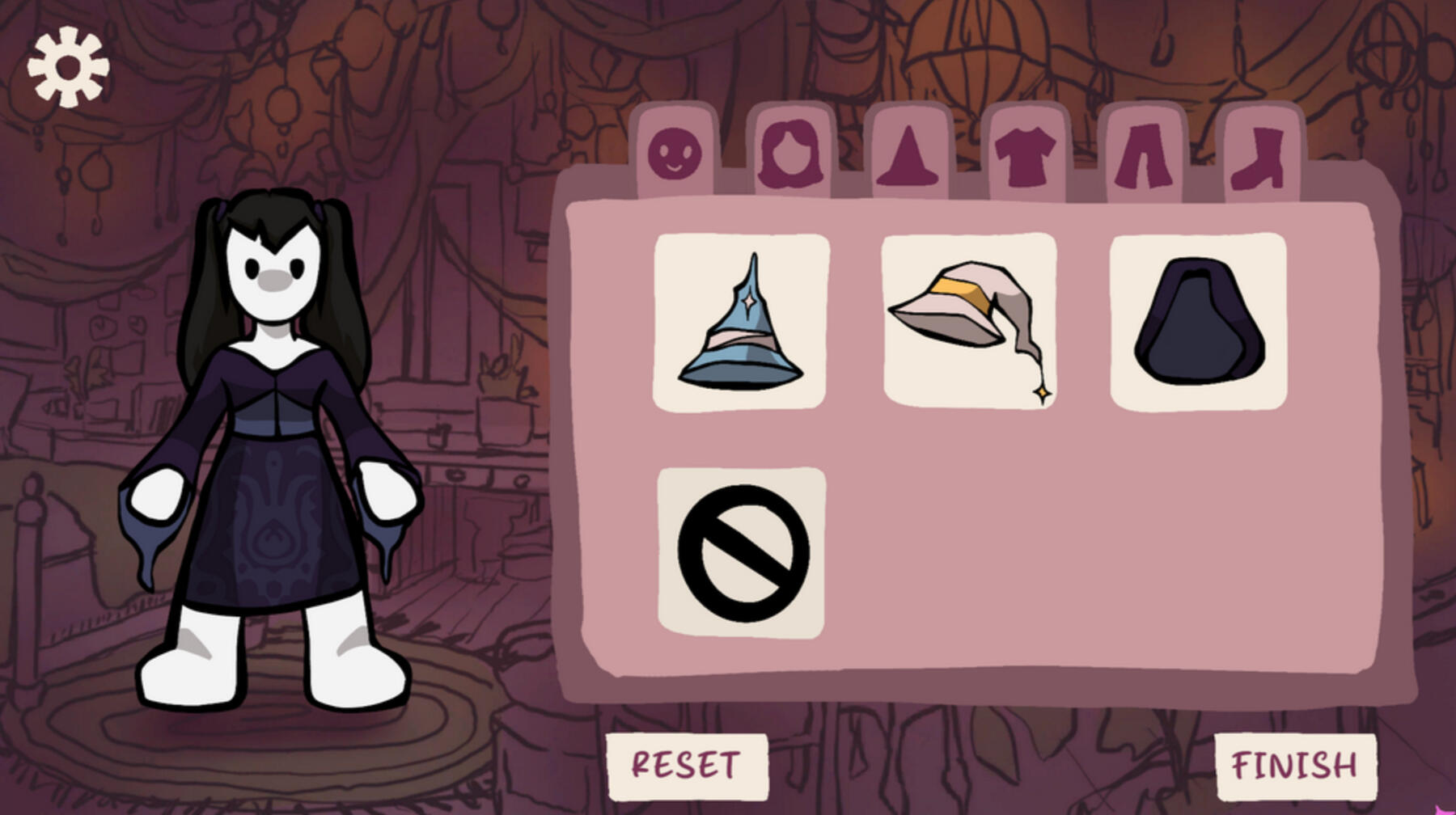Switch to the shirt tab
Viewport: 1456px width, 815px height.
tap(1025, 155)
